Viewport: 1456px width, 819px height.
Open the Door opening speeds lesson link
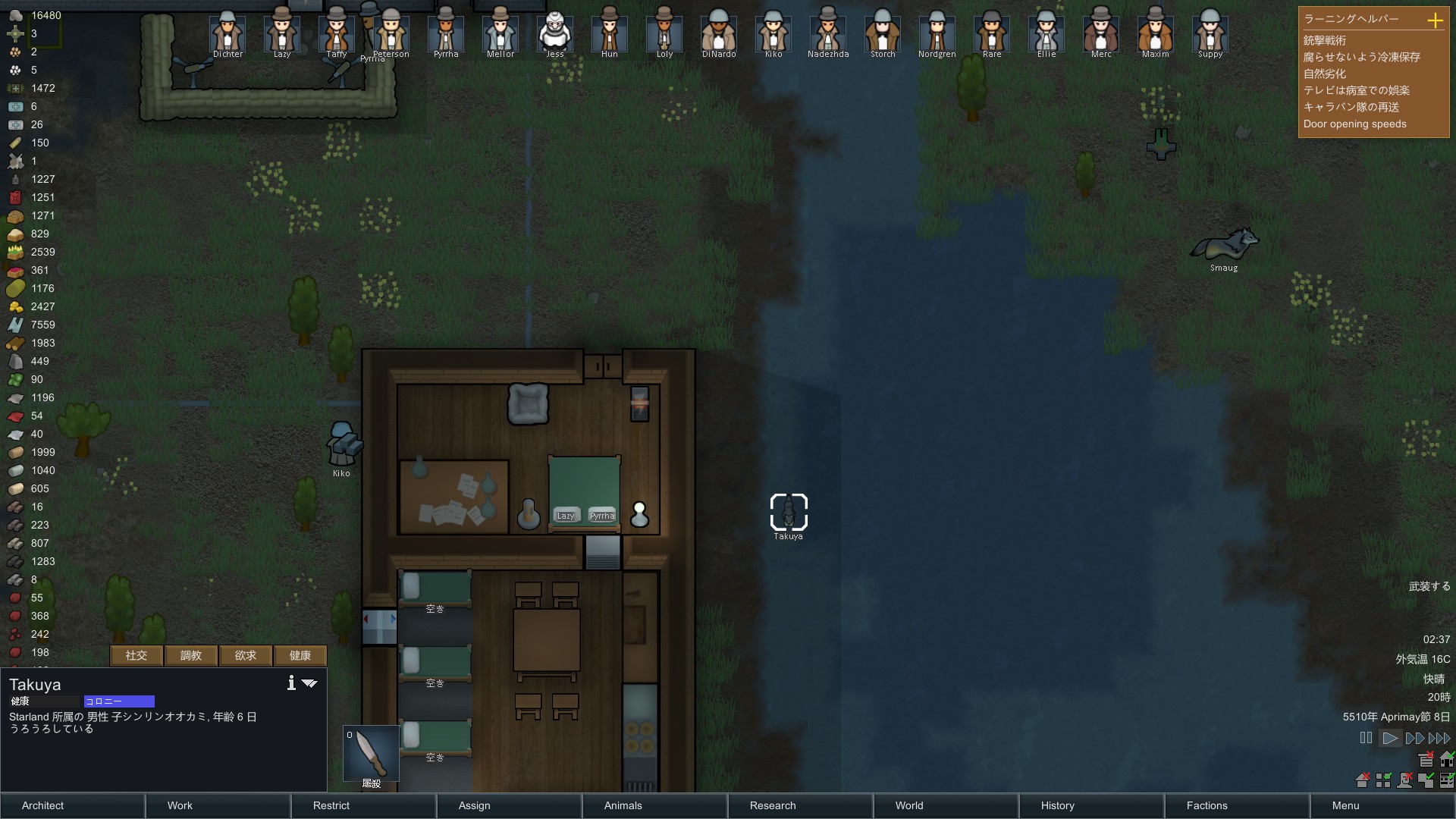coord(1354,124)
